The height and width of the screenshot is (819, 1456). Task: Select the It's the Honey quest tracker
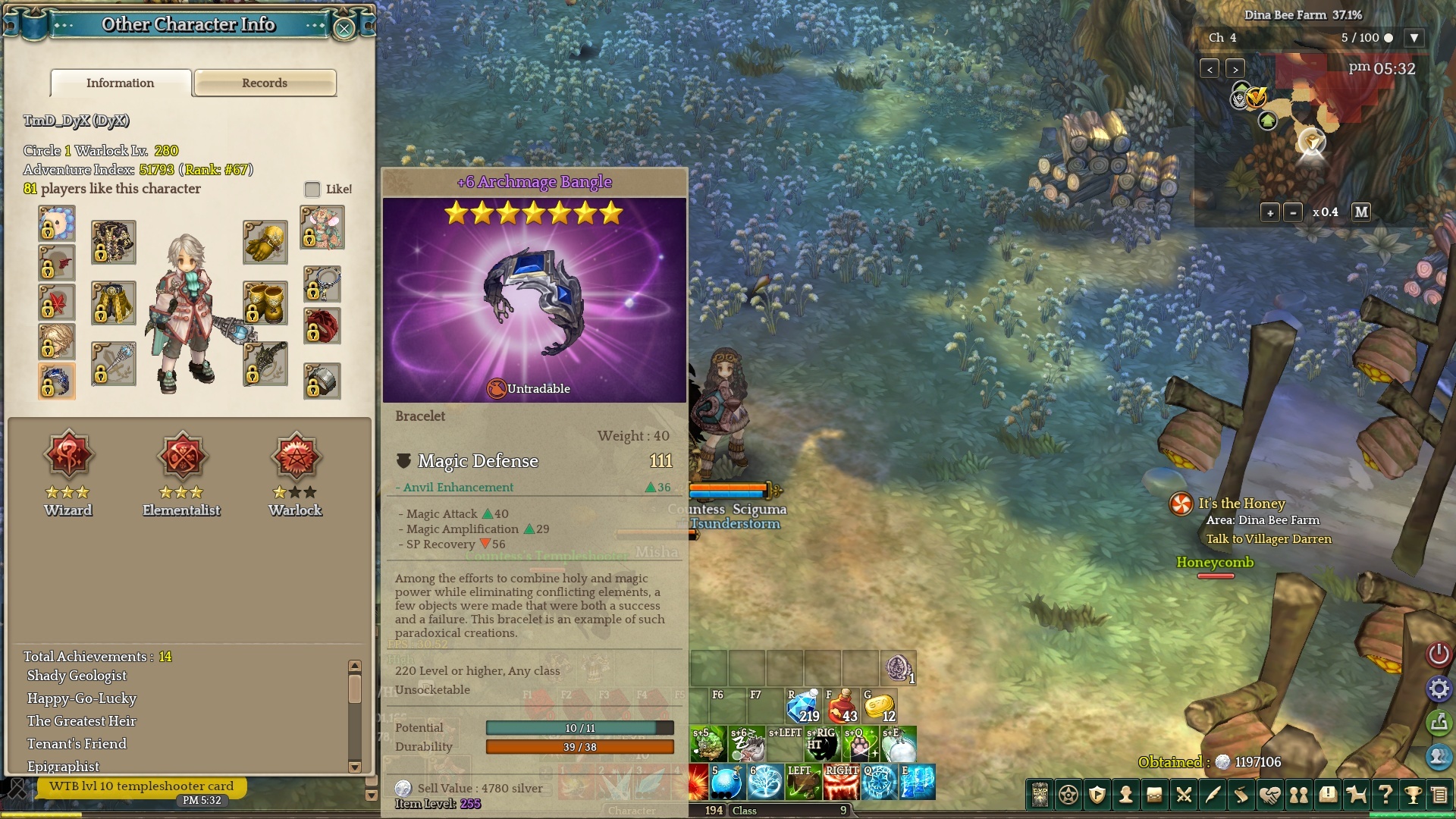(1241, 504)
